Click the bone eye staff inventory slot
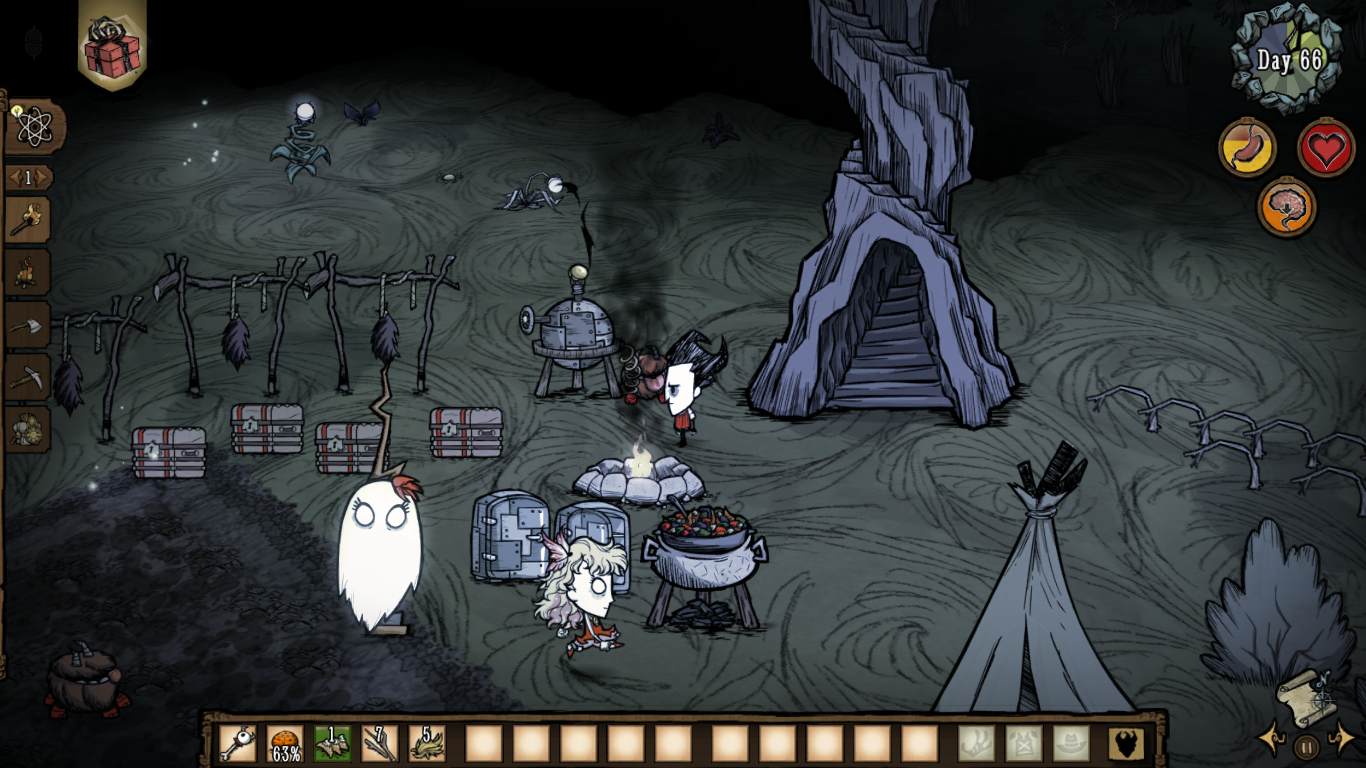This screenshot has width=1366, height=768. (x=238, y=743)
